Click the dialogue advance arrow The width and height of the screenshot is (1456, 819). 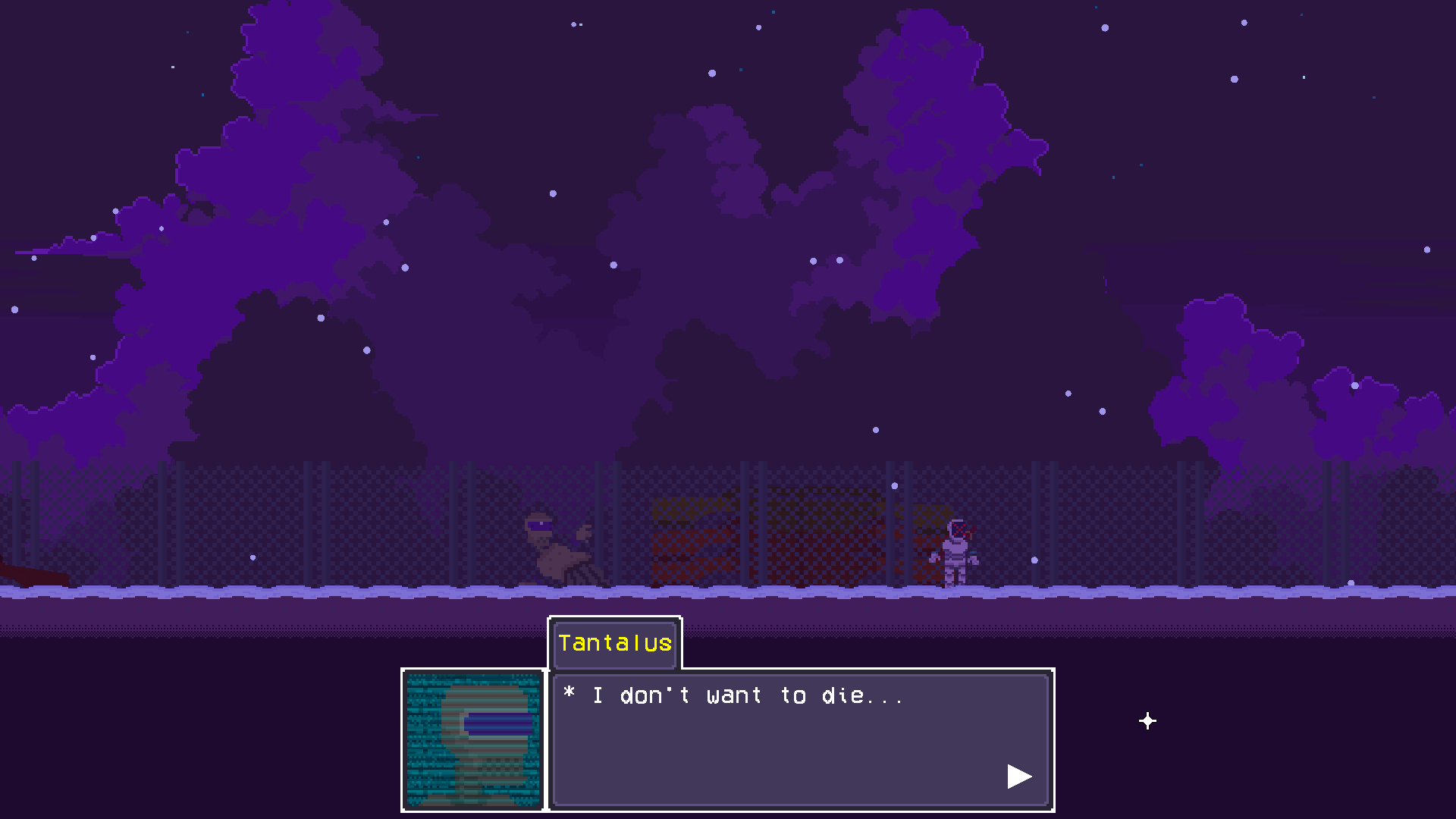tap(1019, 776)
